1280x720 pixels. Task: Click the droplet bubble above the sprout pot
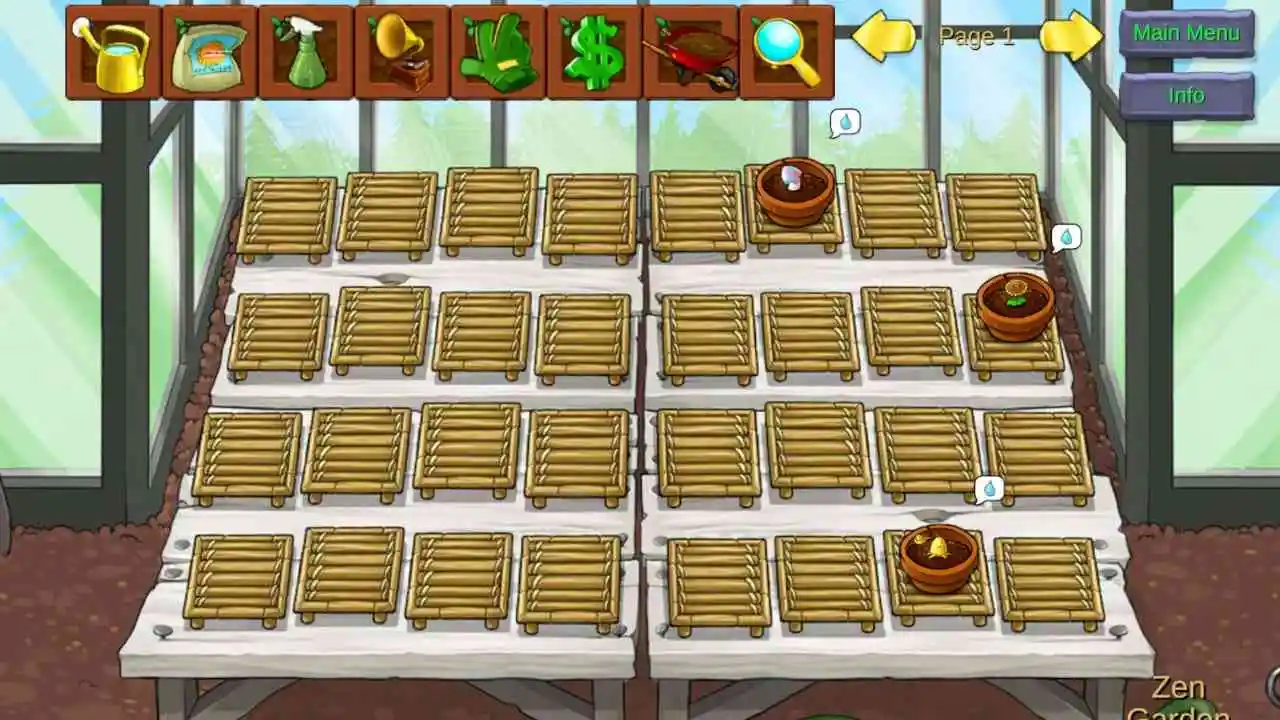pyautogui.click(x=987, y=489)
